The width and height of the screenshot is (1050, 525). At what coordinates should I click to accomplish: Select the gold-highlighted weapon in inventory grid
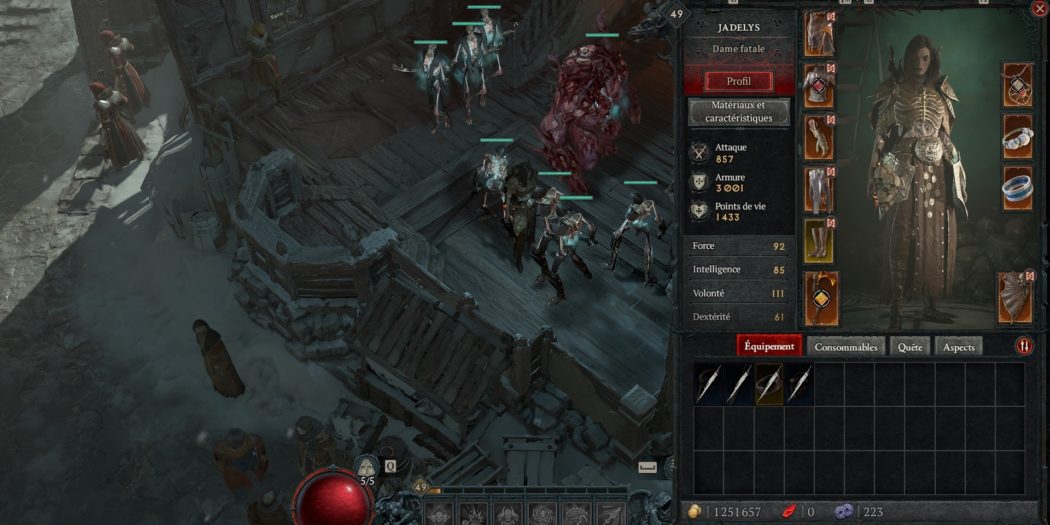769,384
